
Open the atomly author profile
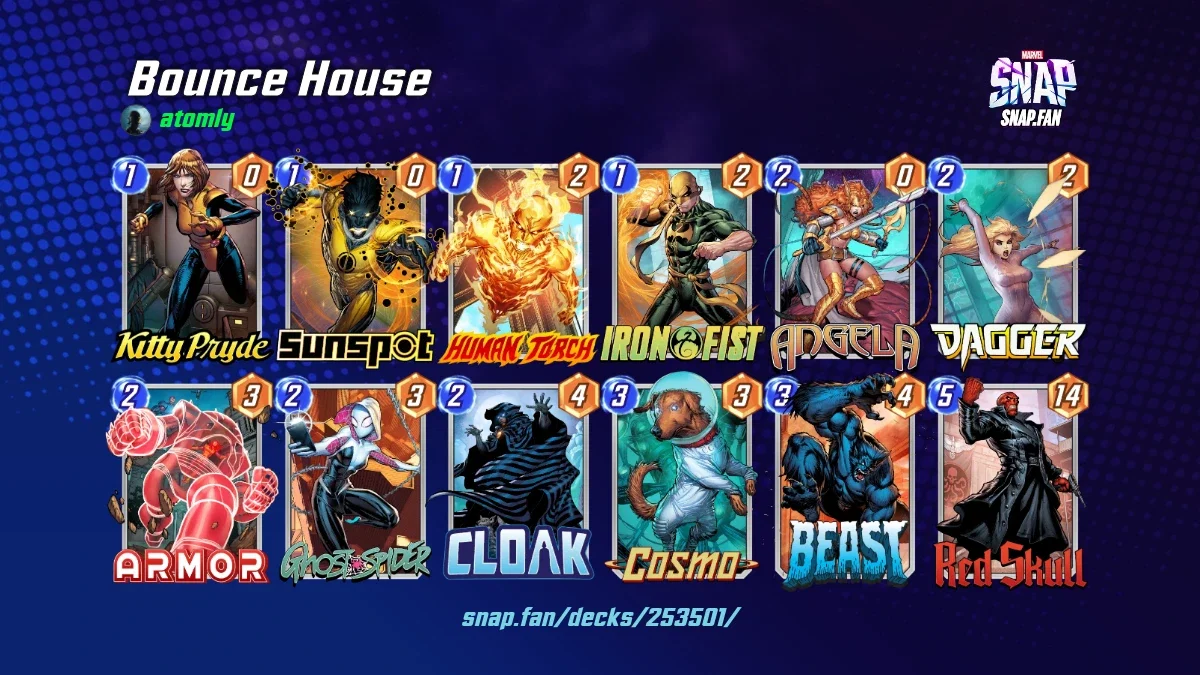(196, 120)
